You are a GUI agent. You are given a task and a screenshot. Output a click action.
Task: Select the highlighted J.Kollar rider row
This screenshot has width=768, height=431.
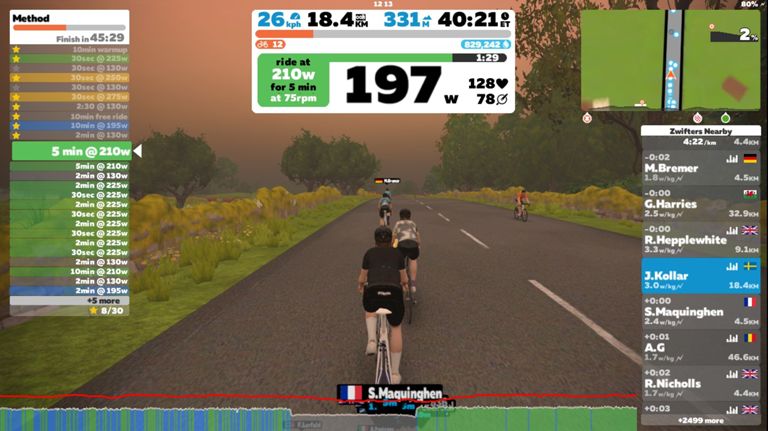(x=700, y=275)
